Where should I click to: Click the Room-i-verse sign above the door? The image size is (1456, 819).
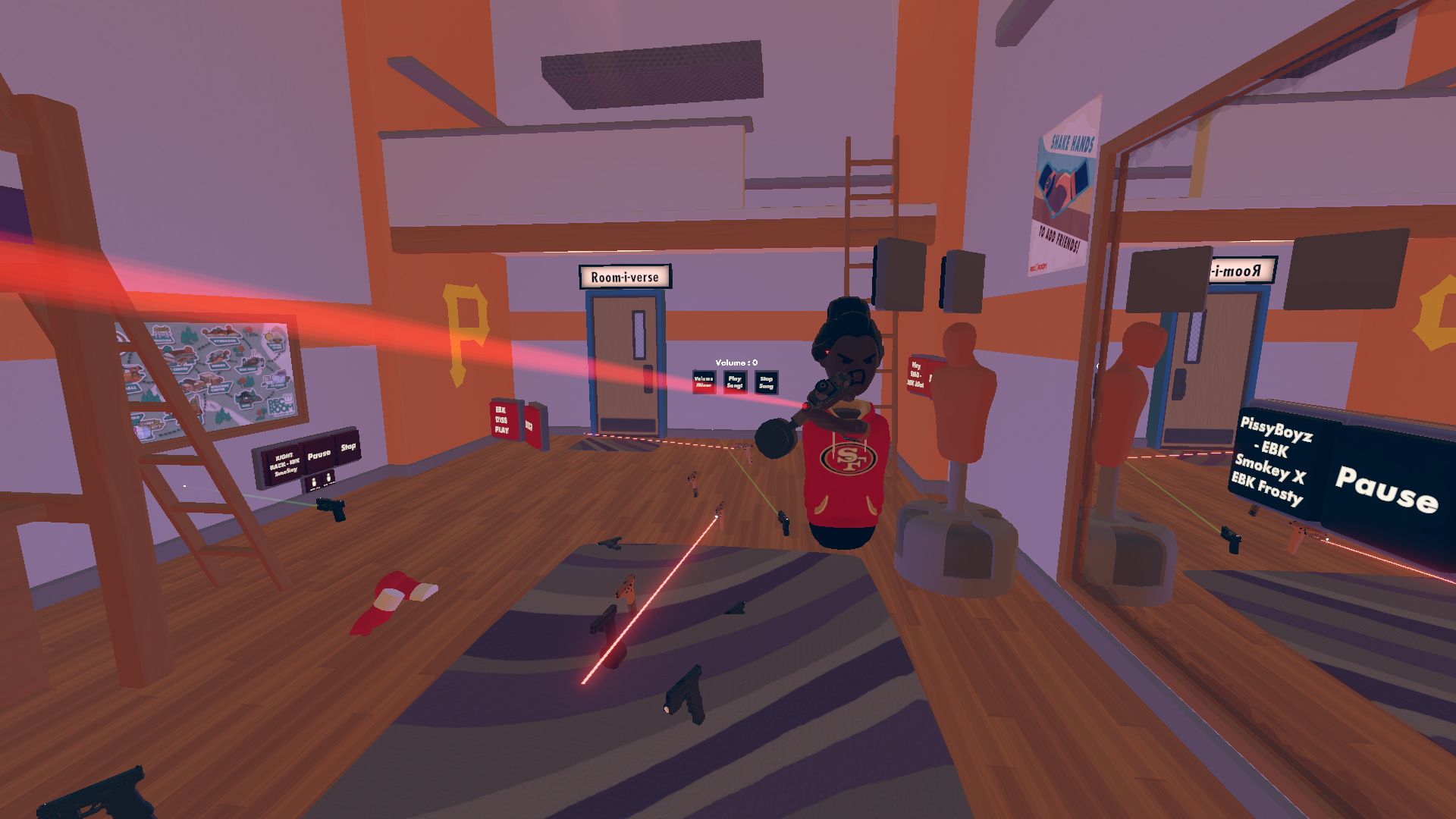pos(626,277)
